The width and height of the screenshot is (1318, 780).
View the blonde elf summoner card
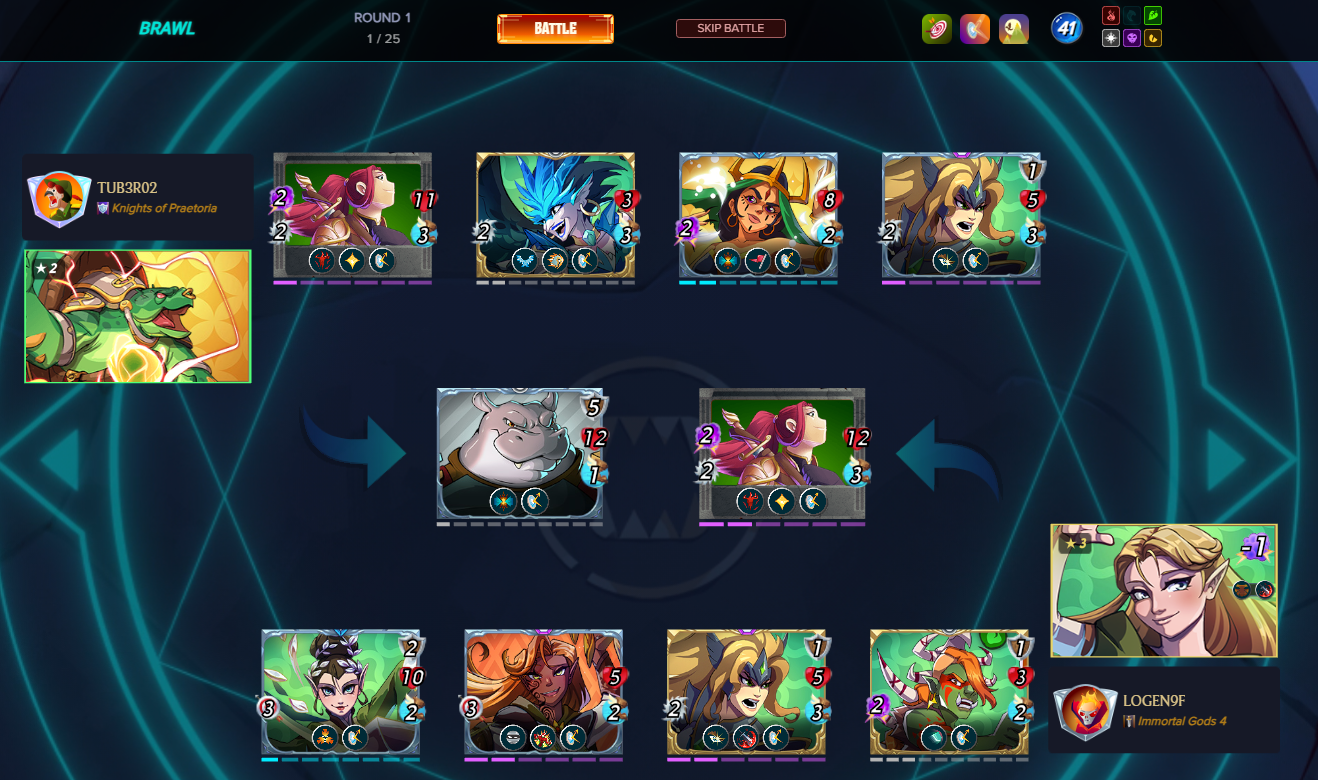[x=1163, y=590]
